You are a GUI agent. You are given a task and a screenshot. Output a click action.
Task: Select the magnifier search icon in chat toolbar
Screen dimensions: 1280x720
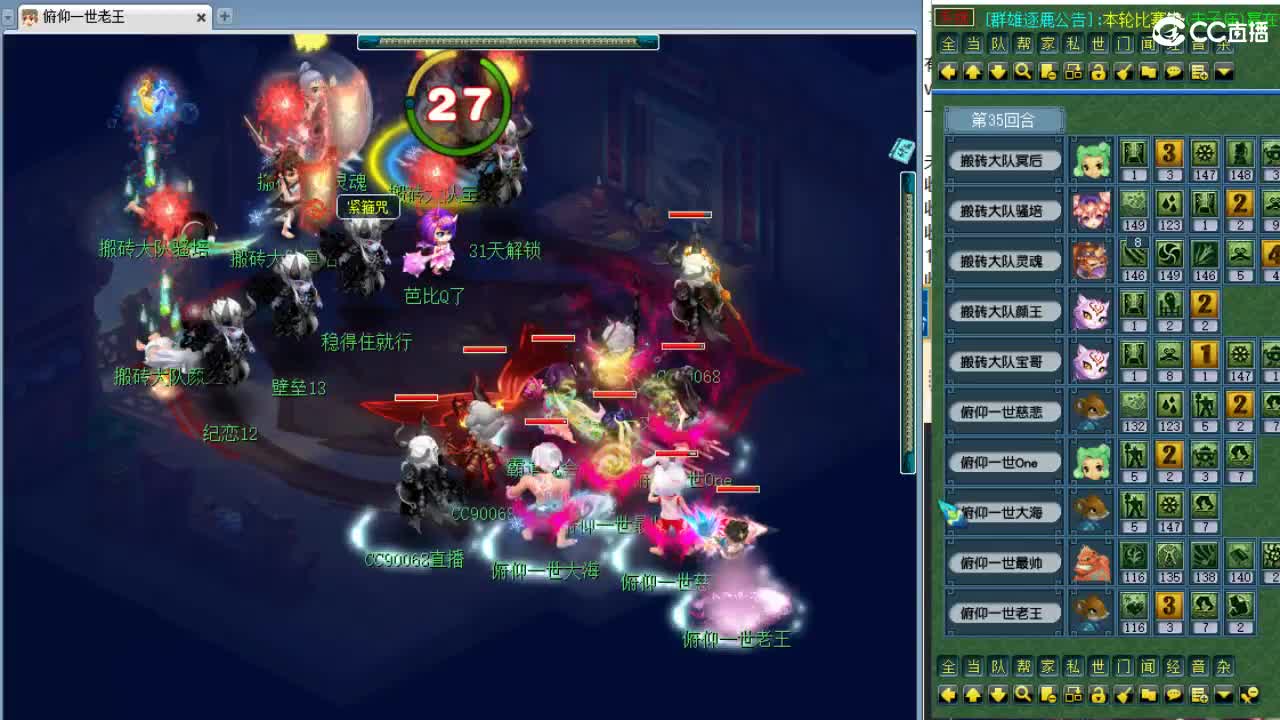[x=1023, y=71]
